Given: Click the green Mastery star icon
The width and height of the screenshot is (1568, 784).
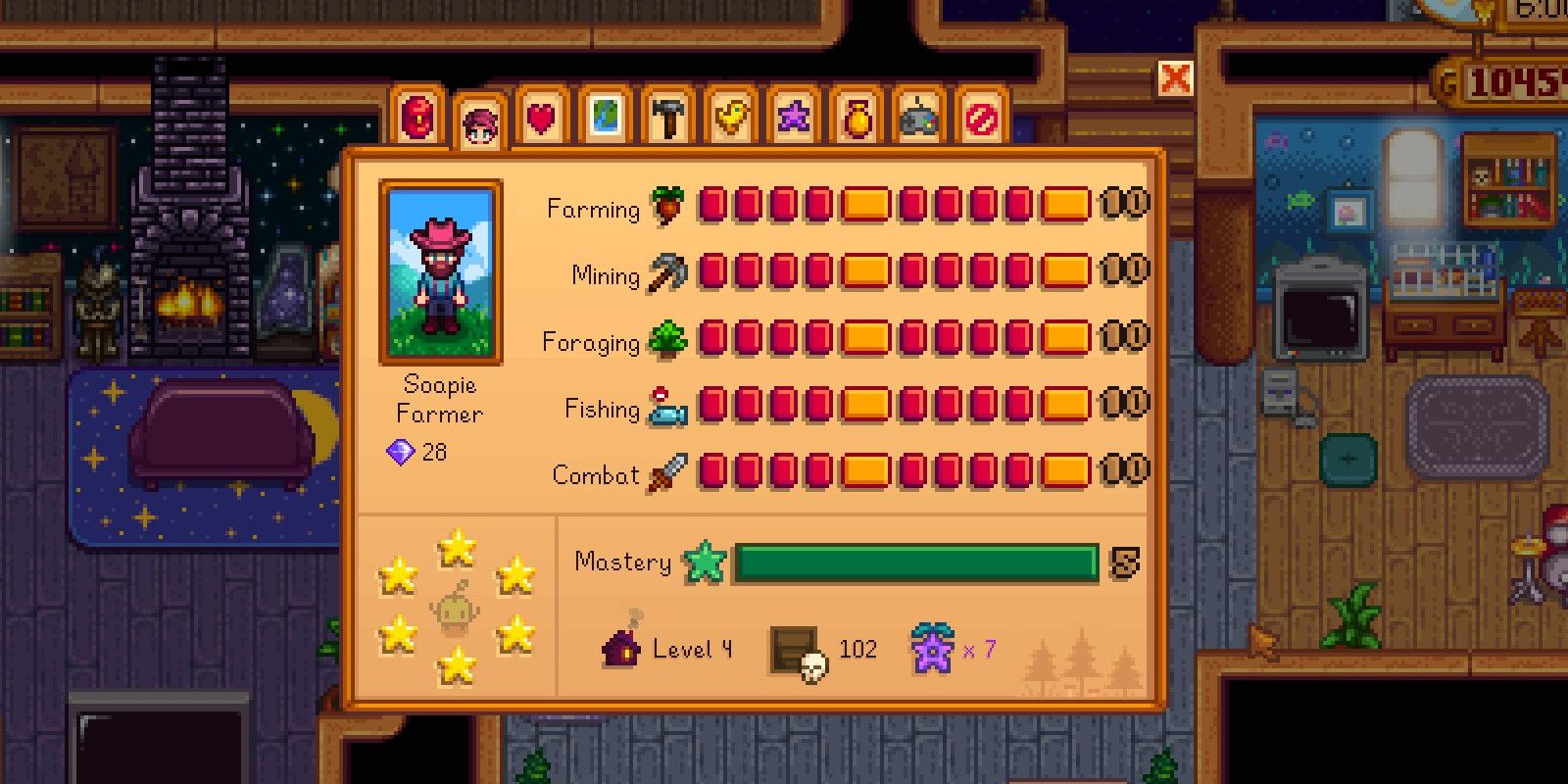Looking at the screenshot, I should (x=704, y=563).
